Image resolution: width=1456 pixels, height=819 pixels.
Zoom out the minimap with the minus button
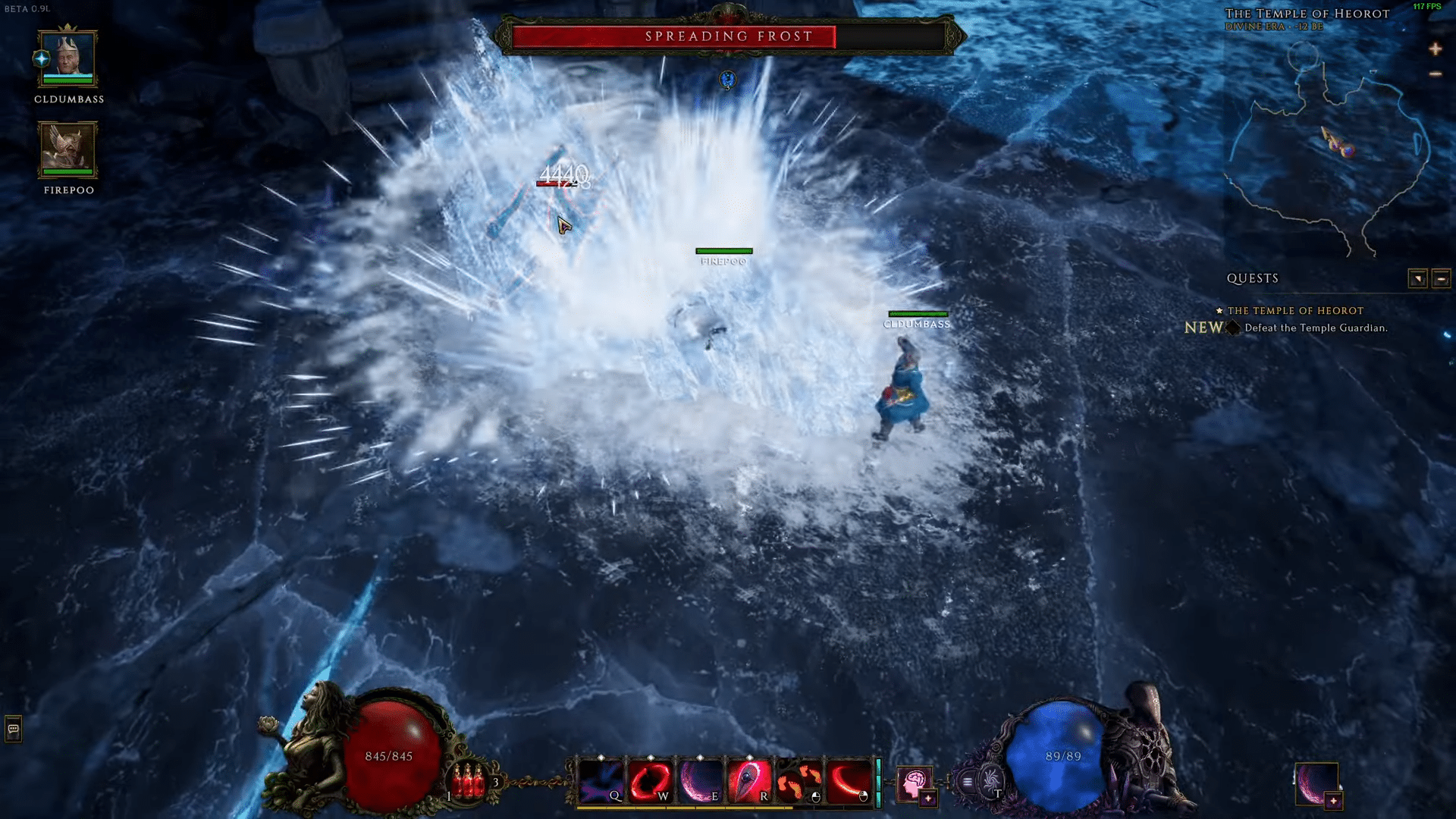tap(1435, 74)
